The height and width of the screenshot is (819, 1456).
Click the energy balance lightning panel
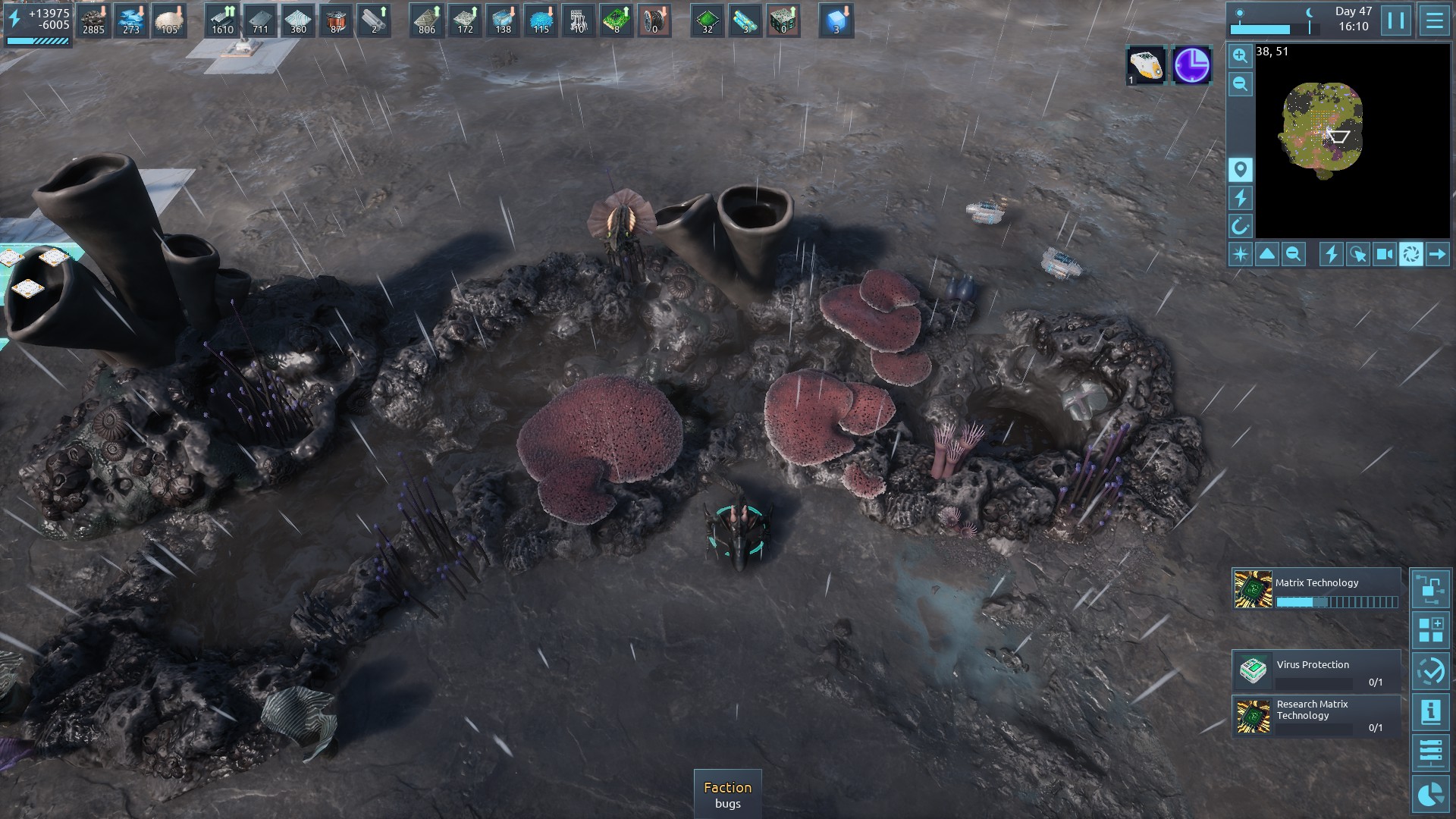tap(38, 24)
